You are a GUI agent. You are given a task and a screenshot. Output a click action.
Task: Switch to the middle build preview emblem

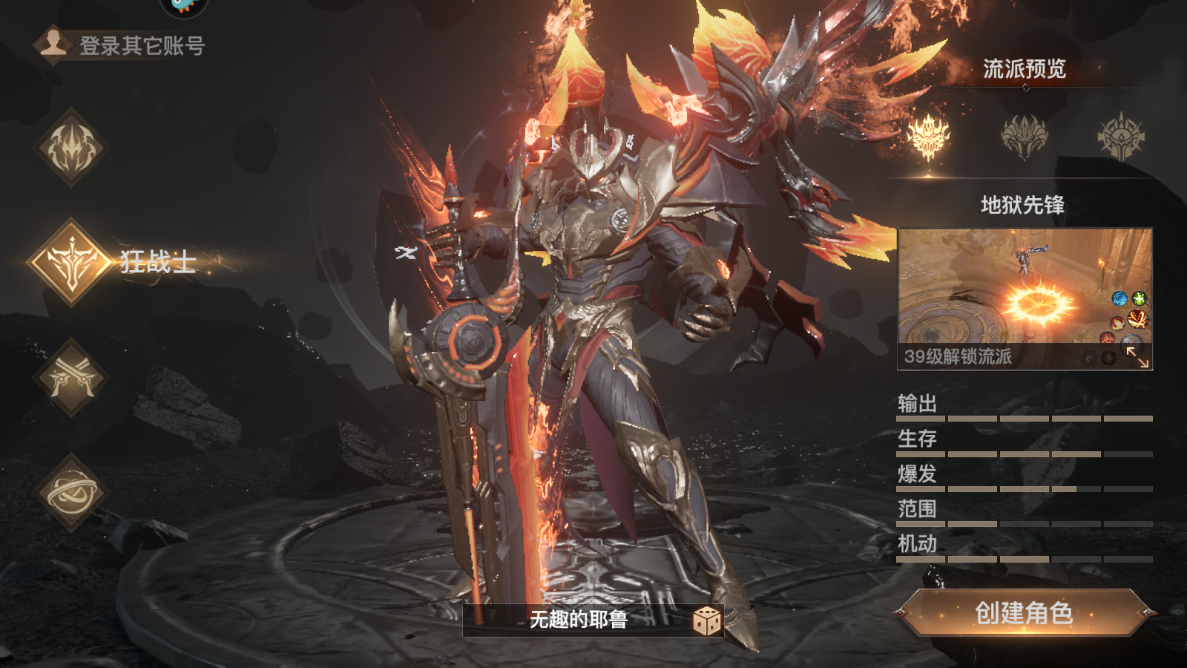(x=1024, y=137)
